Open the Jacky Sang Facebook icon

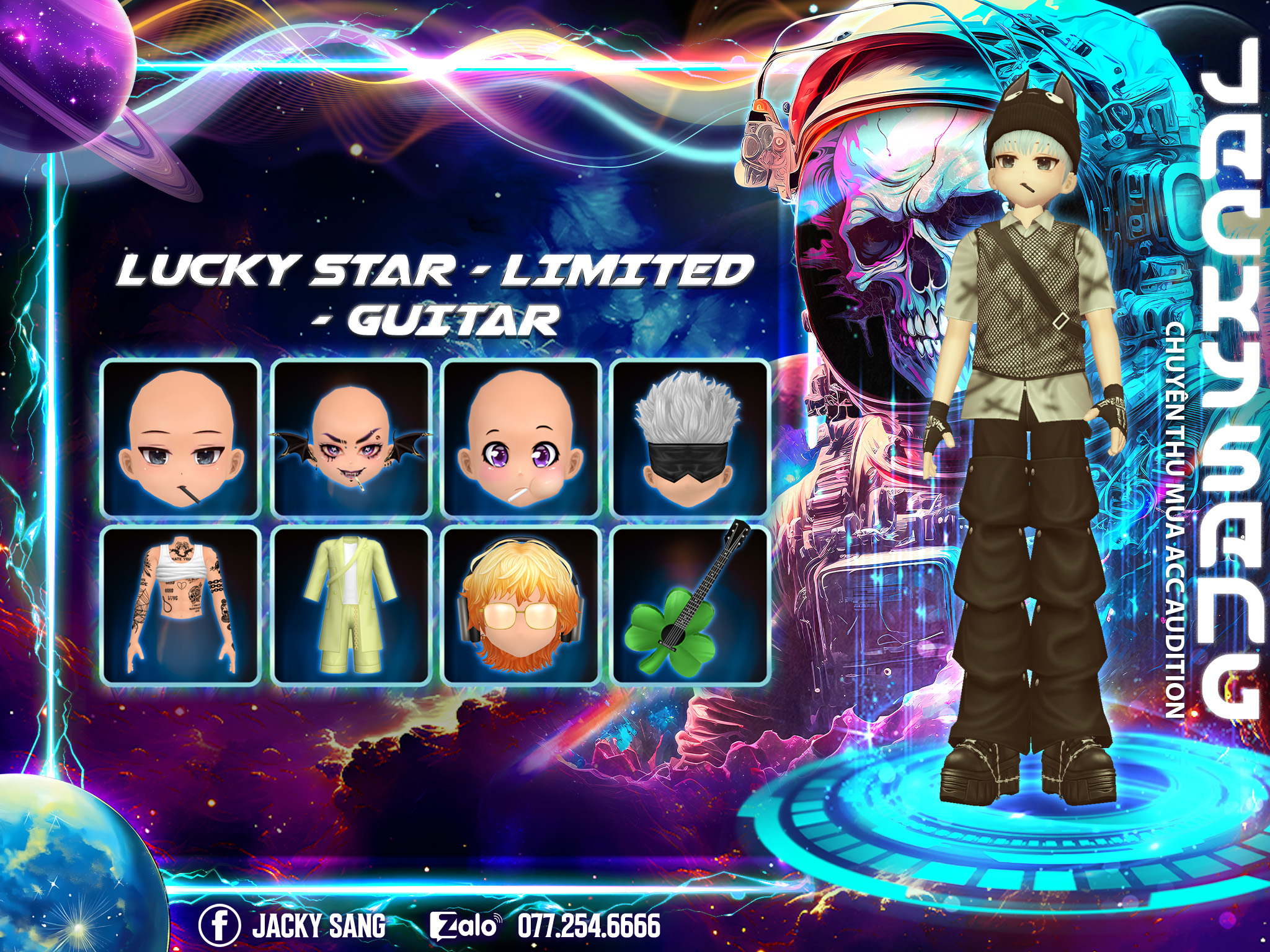(220, 925)
